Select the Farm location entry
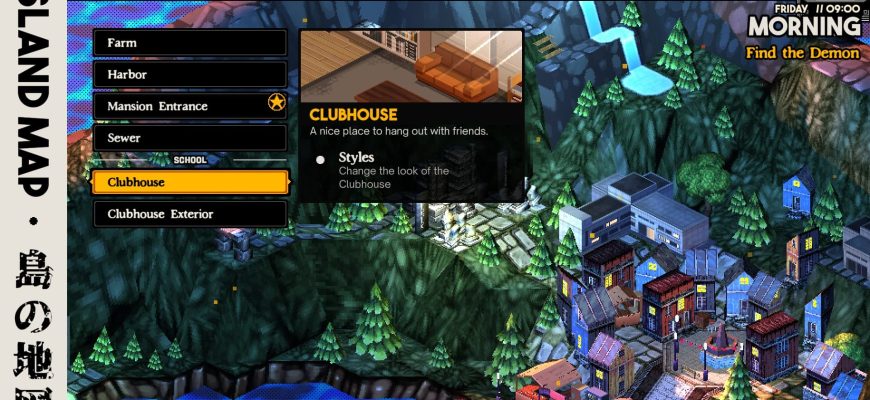This screenshot has width=870, height=400. pos(189,43)
